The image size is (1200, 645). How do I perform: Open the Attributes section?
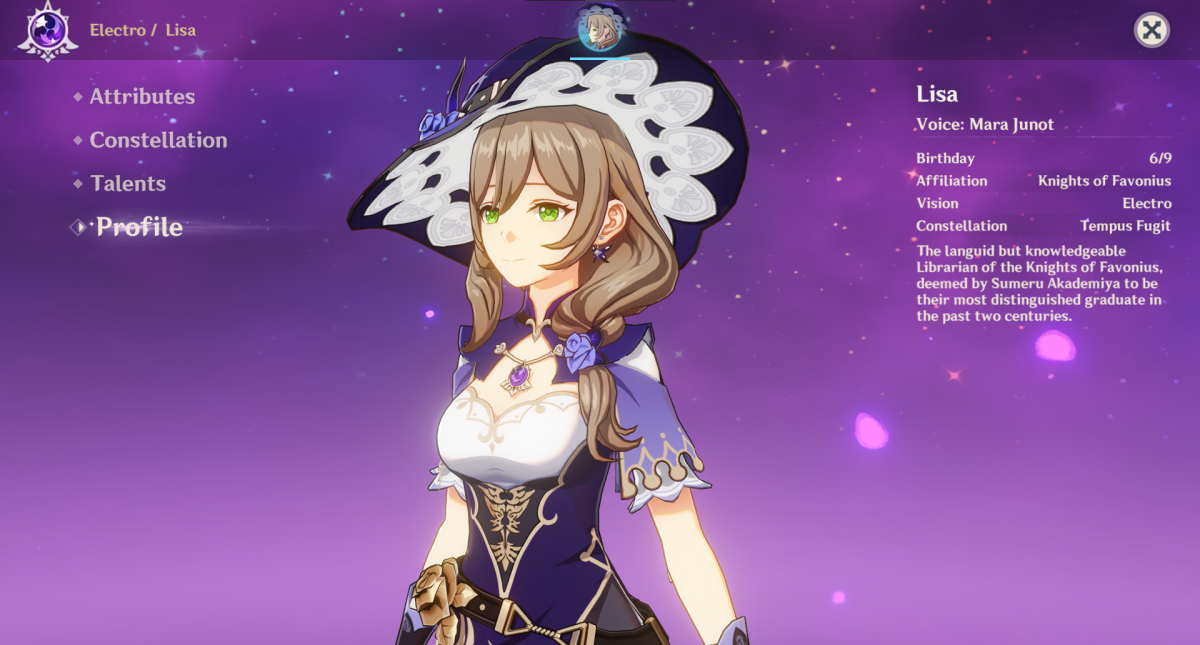pyautogui.click(x=142, y=97)
